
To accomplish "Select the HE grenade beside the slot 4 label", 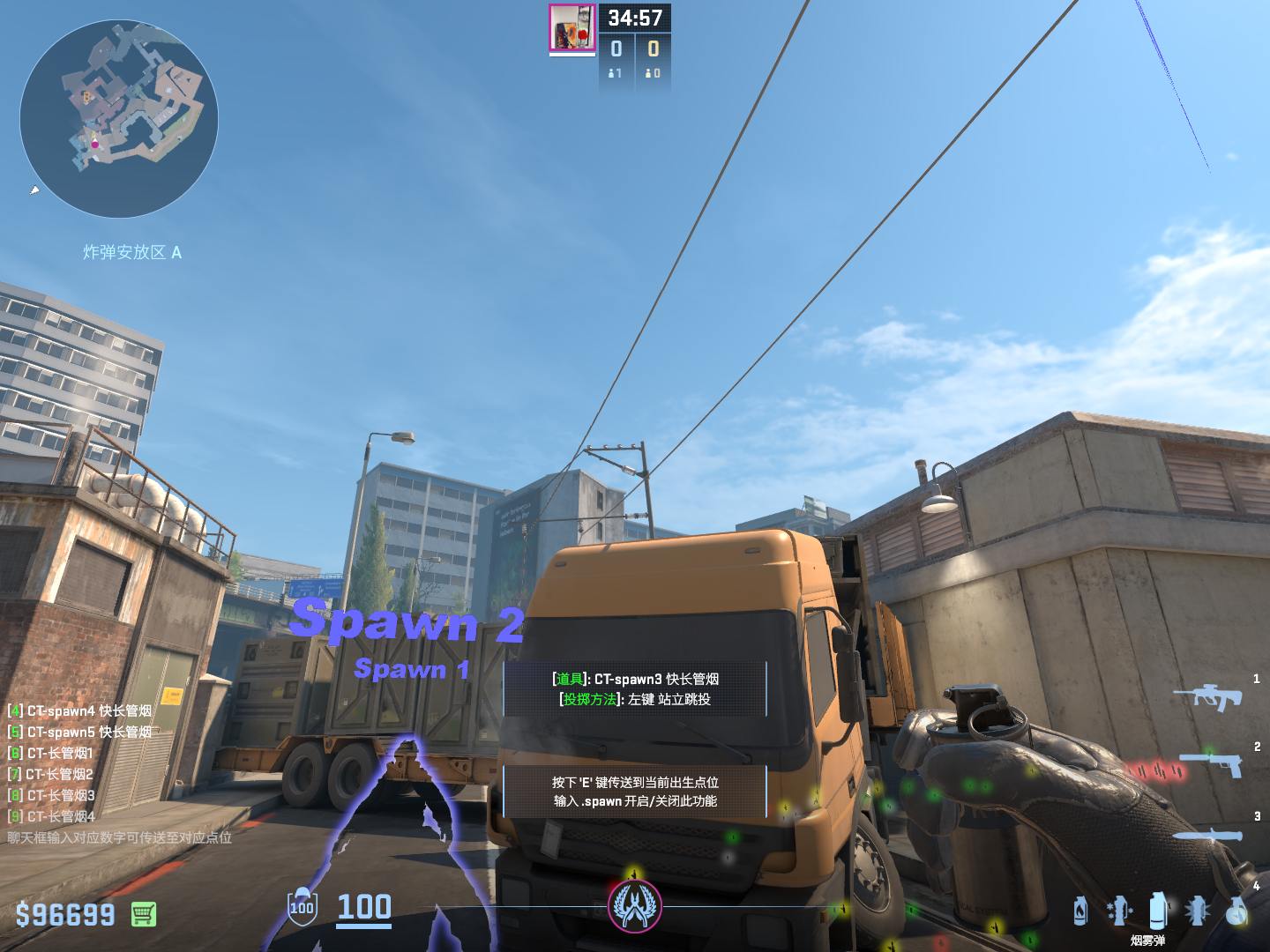I will pyautogui.click(x=1237, y=912).
